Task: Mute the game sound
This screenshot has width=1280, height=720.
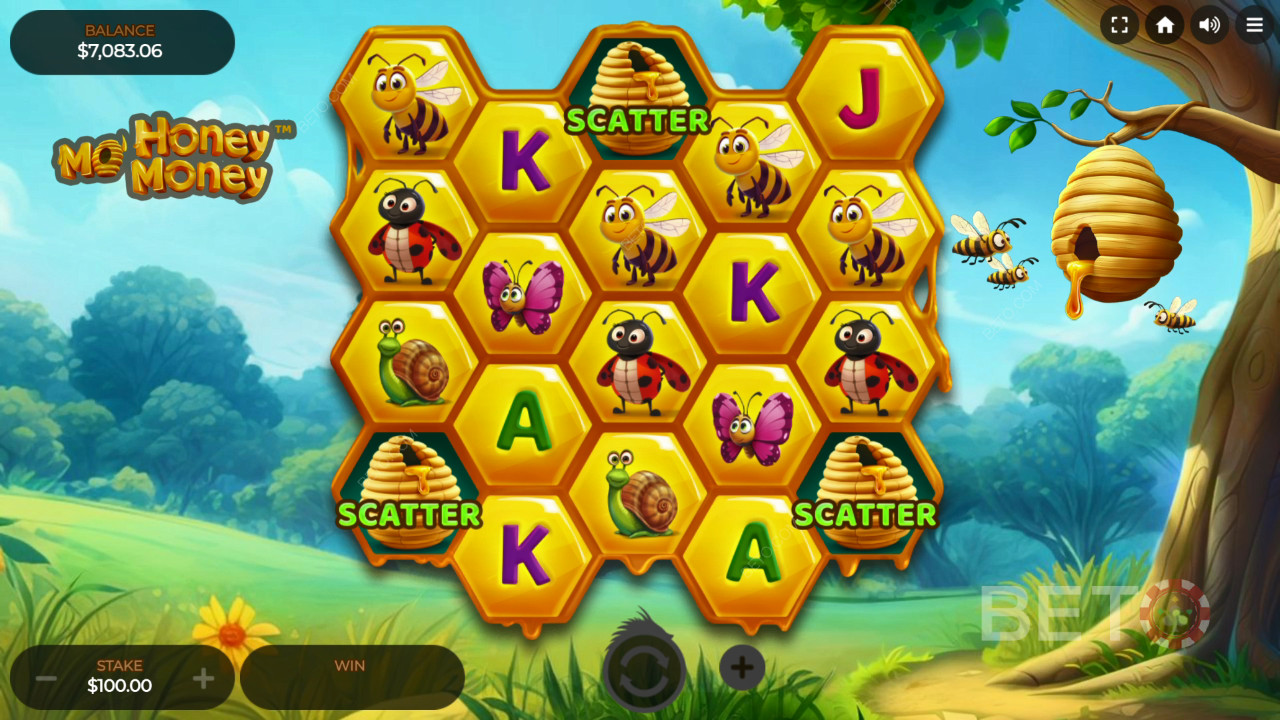Action: tap(1209, 25)
